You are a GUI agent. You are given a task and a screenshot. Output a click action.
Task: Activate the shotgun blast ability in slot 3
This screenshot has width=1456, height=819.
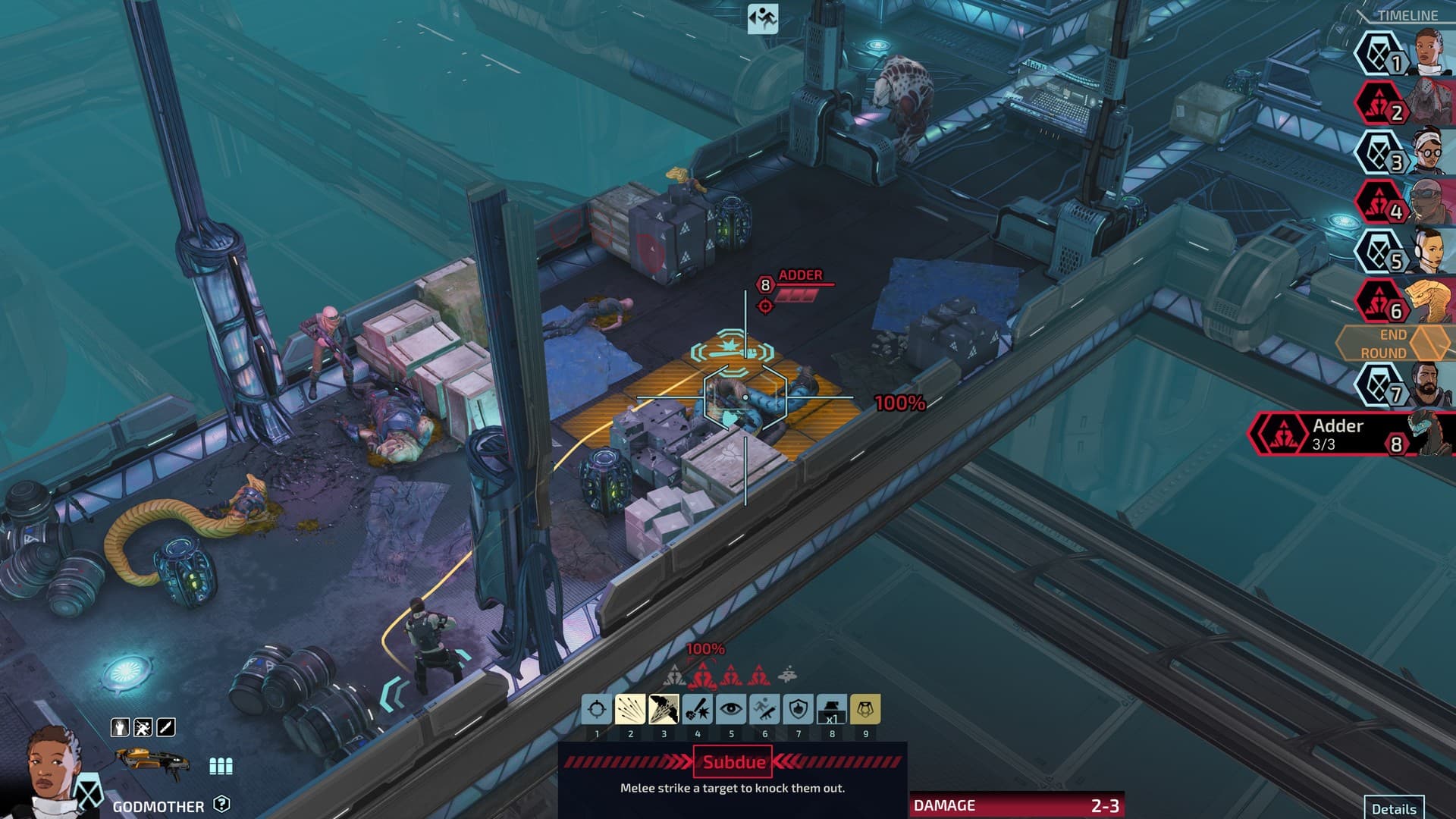pyautogui.click(x=664, y=710)
